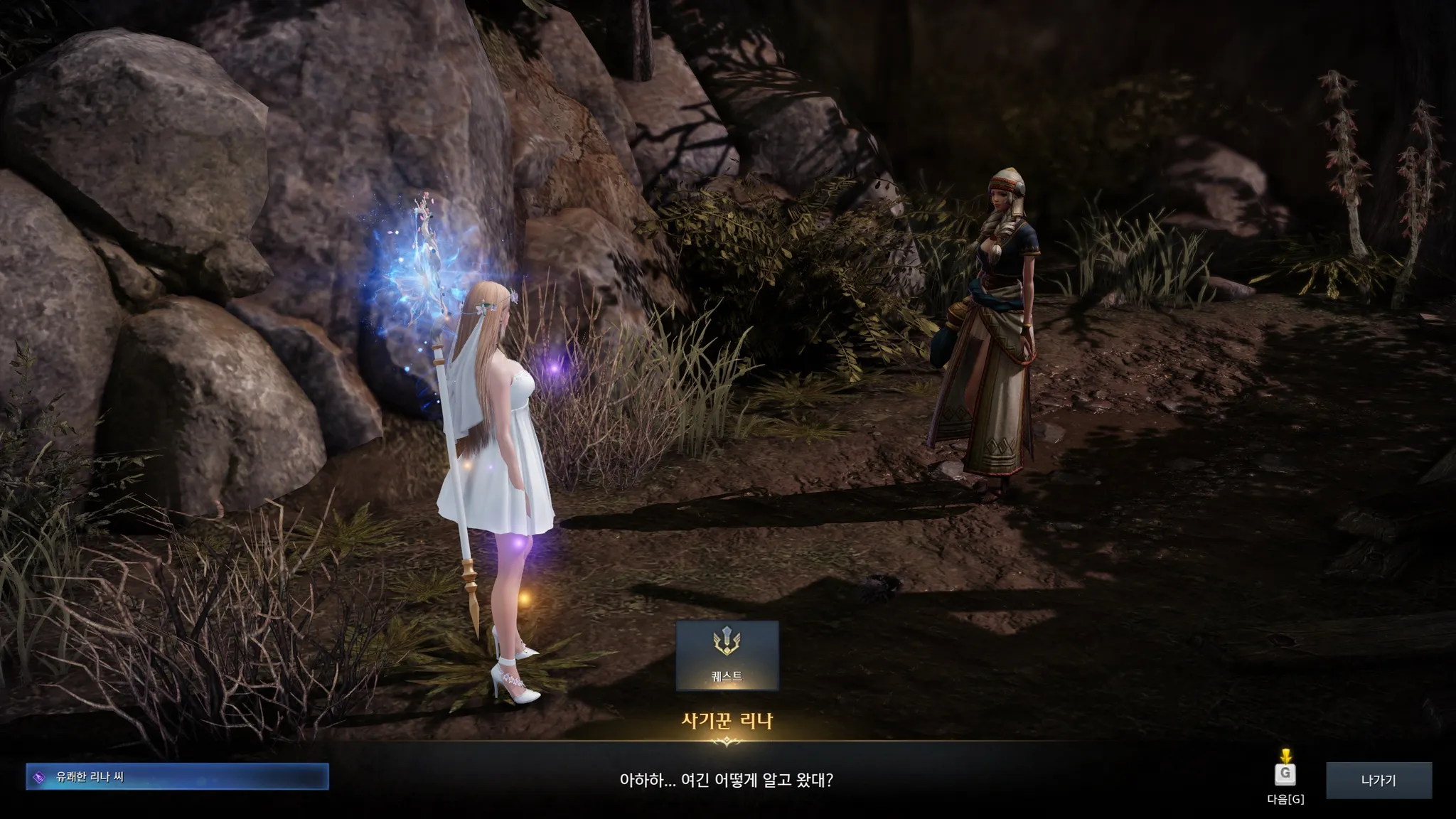Select the 유쾌한 리나 씨 quest entry
The image size is (1456, 819).
point(177,777)
